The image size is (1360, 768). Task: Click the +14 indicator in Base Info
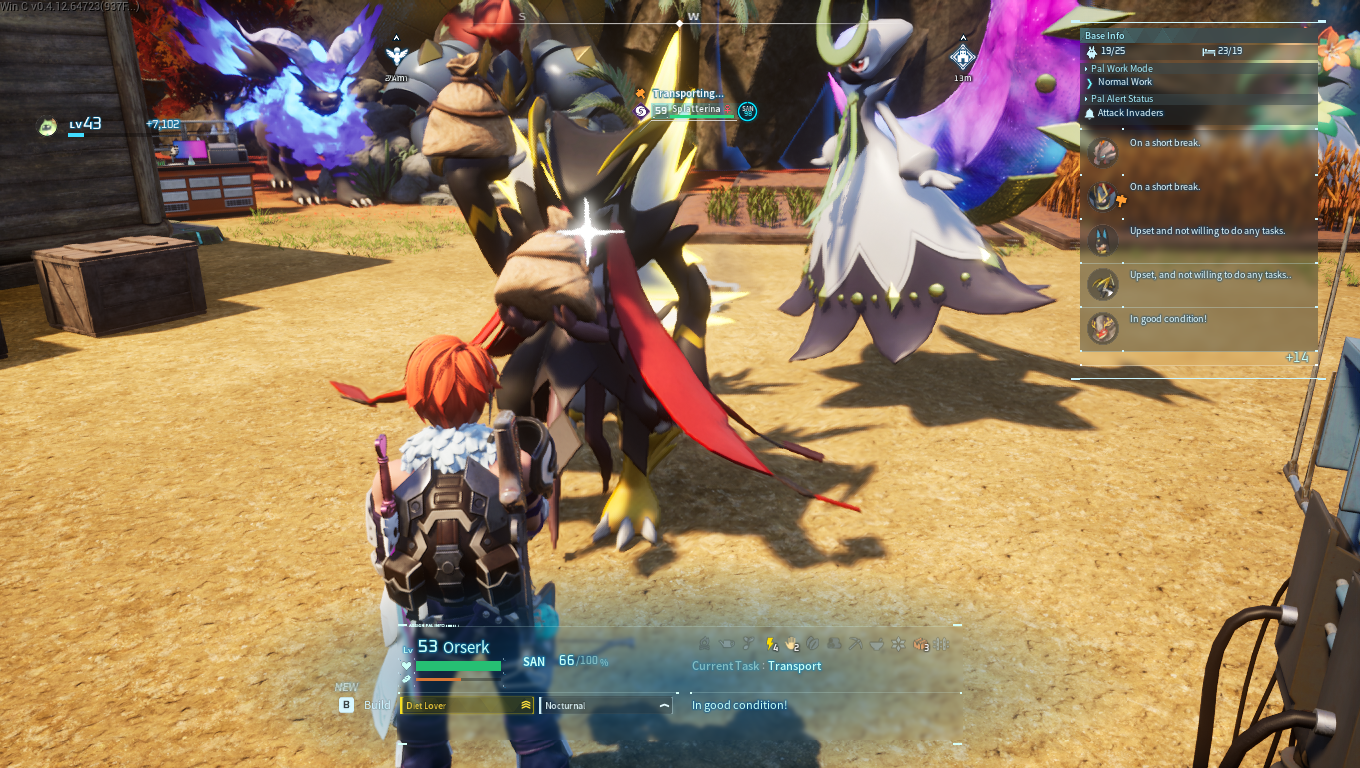click(x=1297, y=355)
